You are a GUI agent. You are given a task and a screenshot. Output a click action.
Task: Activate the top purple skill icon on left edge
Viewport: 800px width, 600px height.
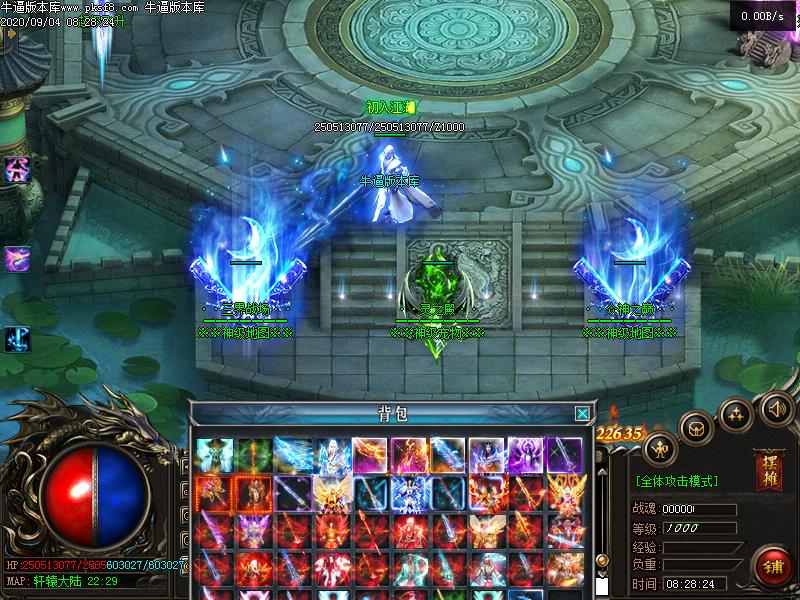[x=17, y=169]
